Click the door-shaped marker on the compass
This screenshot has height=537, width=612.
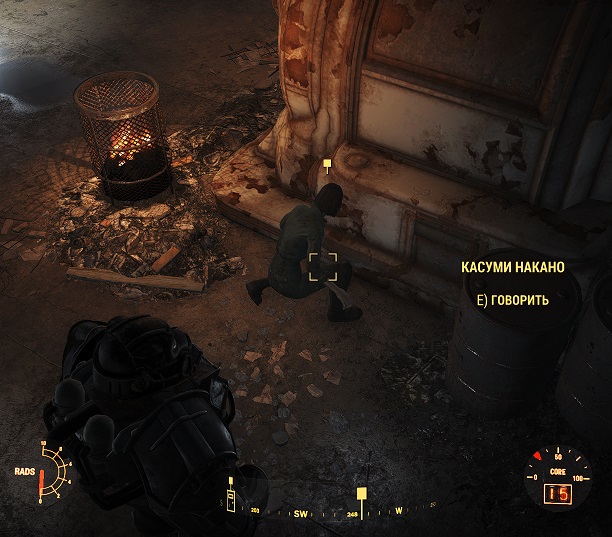(233, 499)
